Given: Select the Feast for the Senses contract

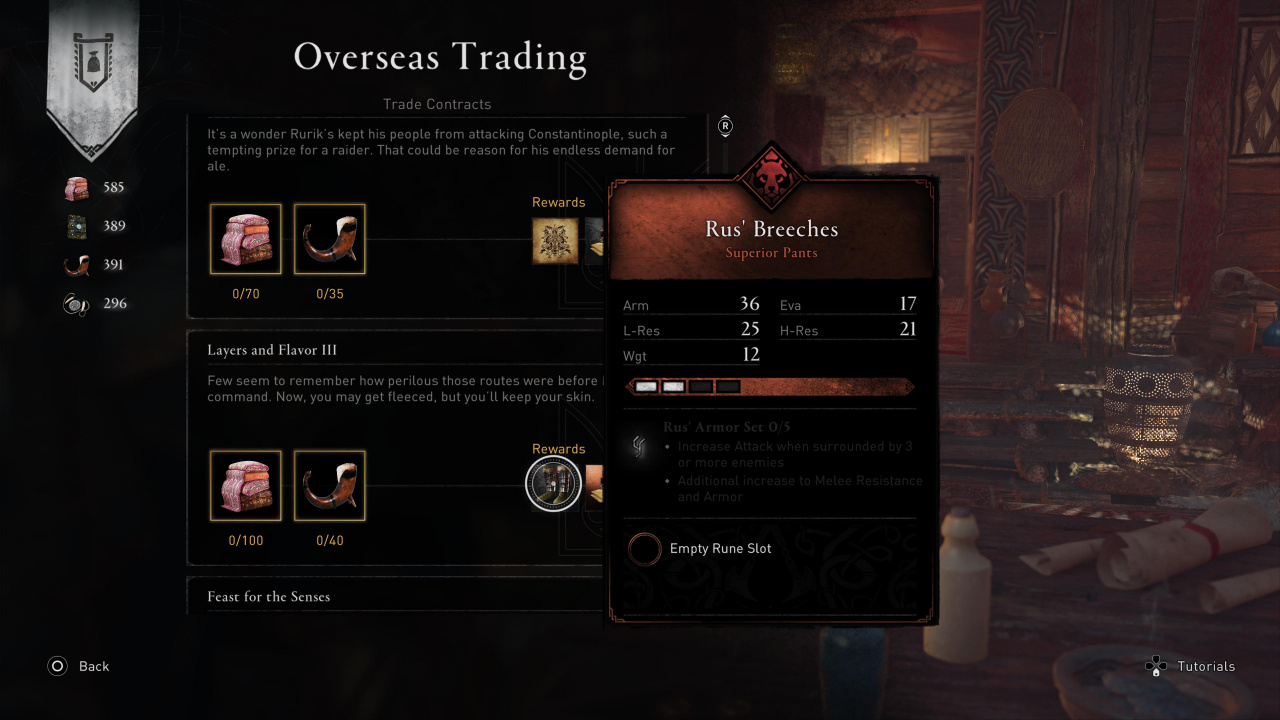Looking at the screenshot, I should (268, 596).
